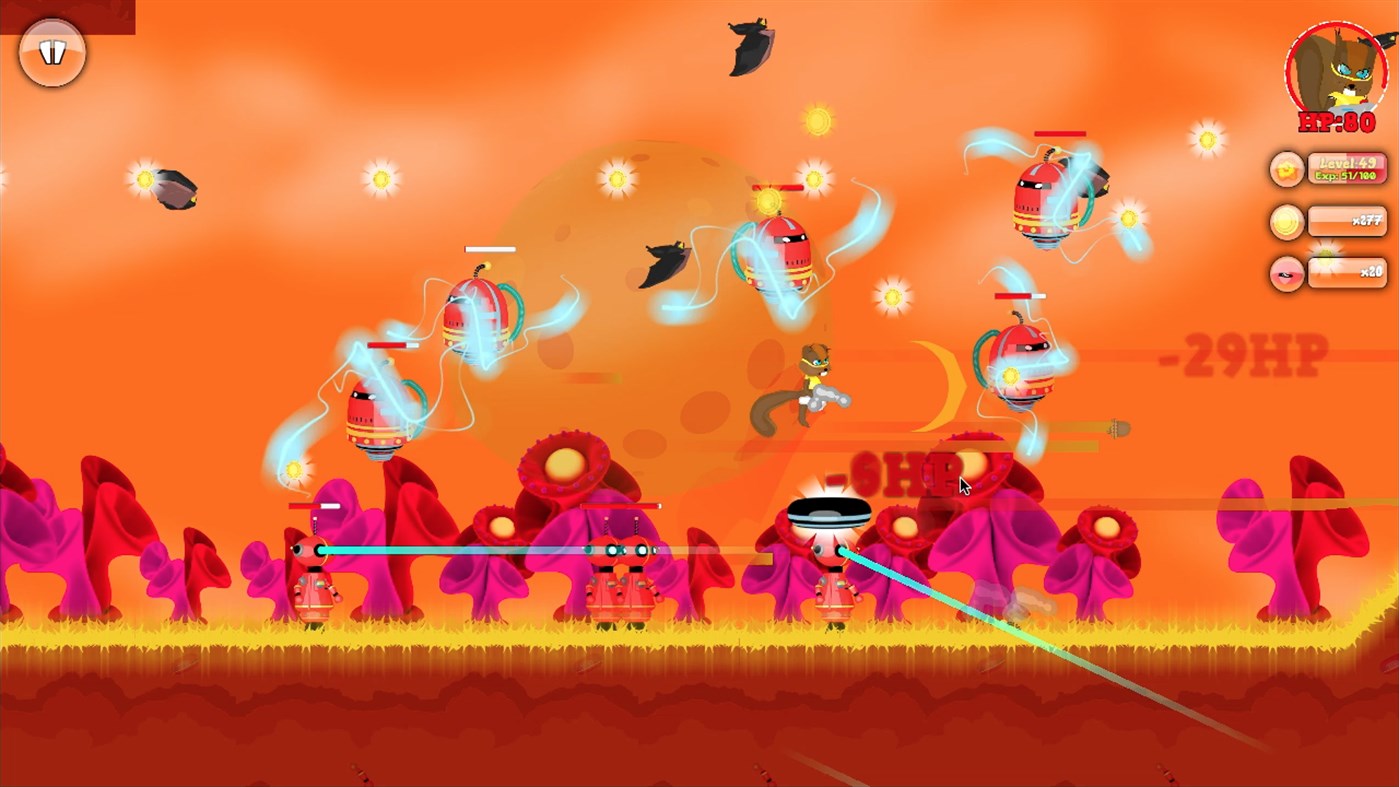Click the golden coin currency icon

[x=1286, y=221]
